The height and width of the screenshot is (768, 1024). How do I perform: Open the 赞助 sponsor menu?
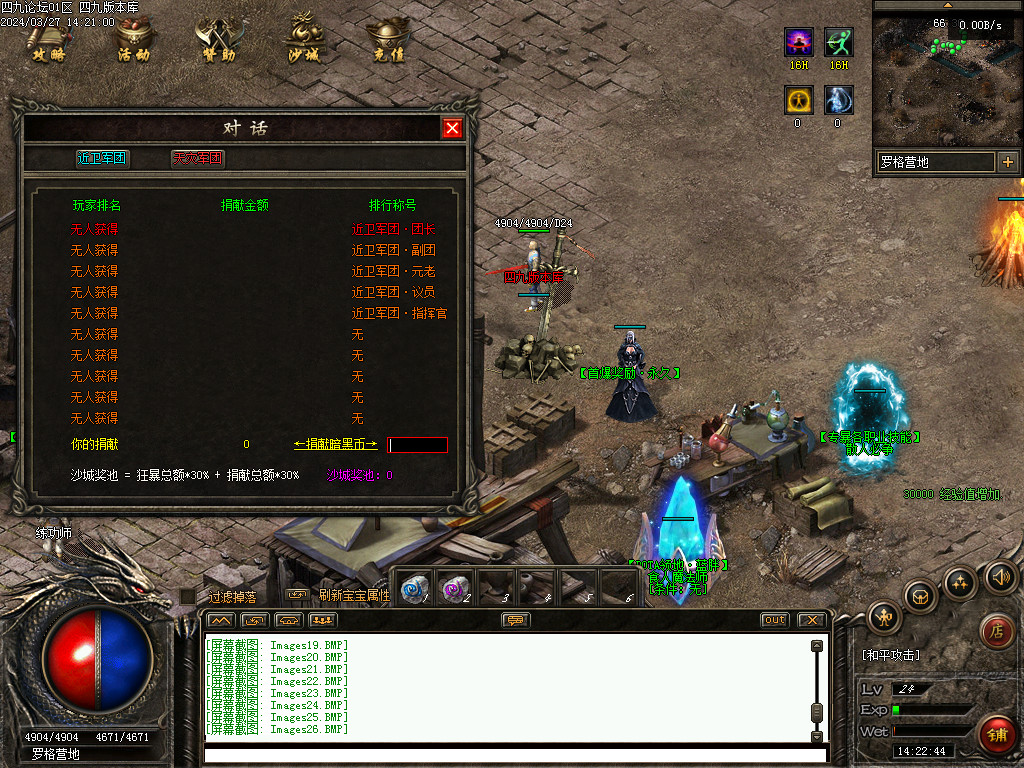coord(219,40)
